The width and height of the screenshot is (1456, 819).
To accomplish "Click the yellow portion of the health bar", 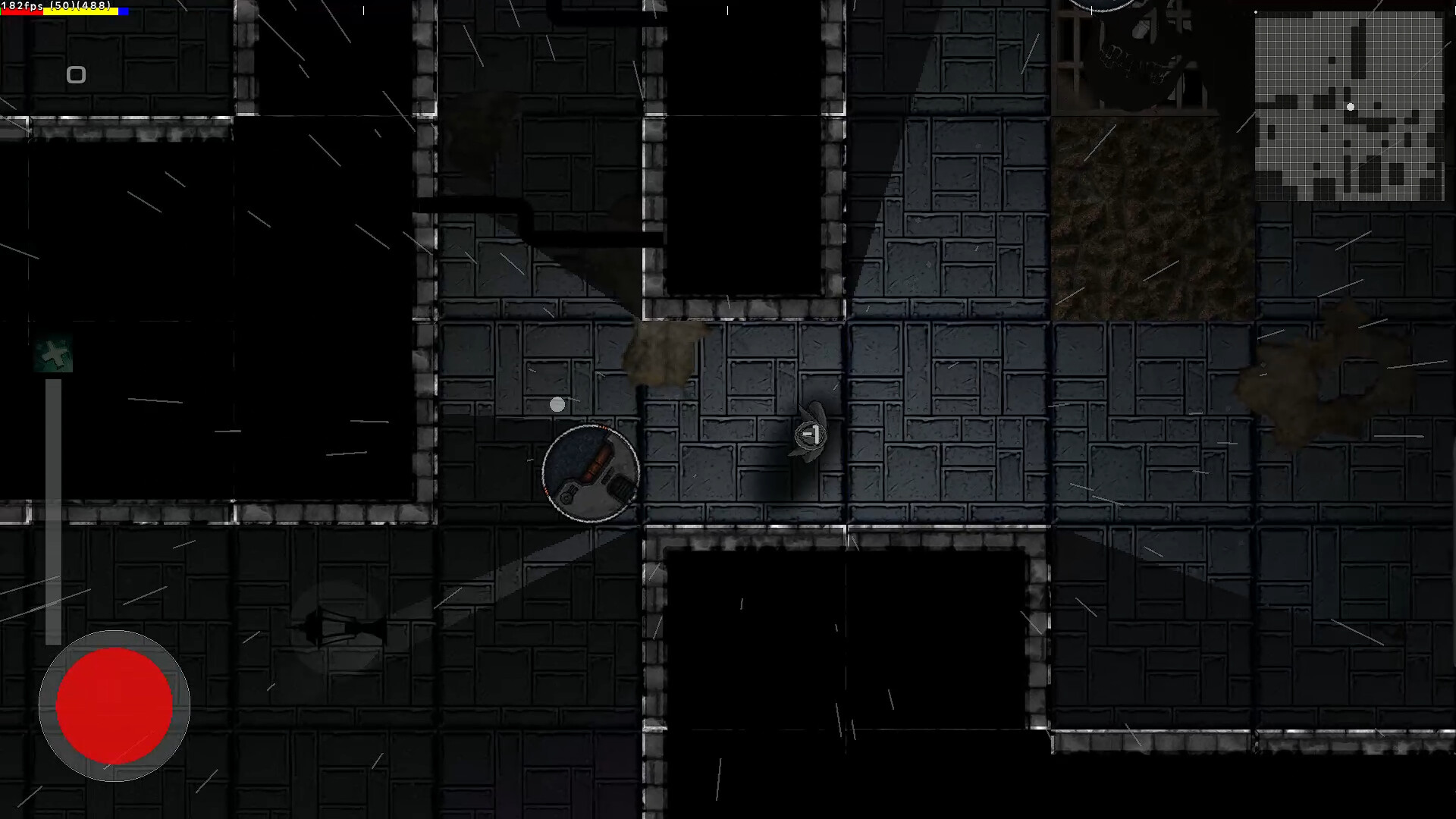I will [80, 11].
